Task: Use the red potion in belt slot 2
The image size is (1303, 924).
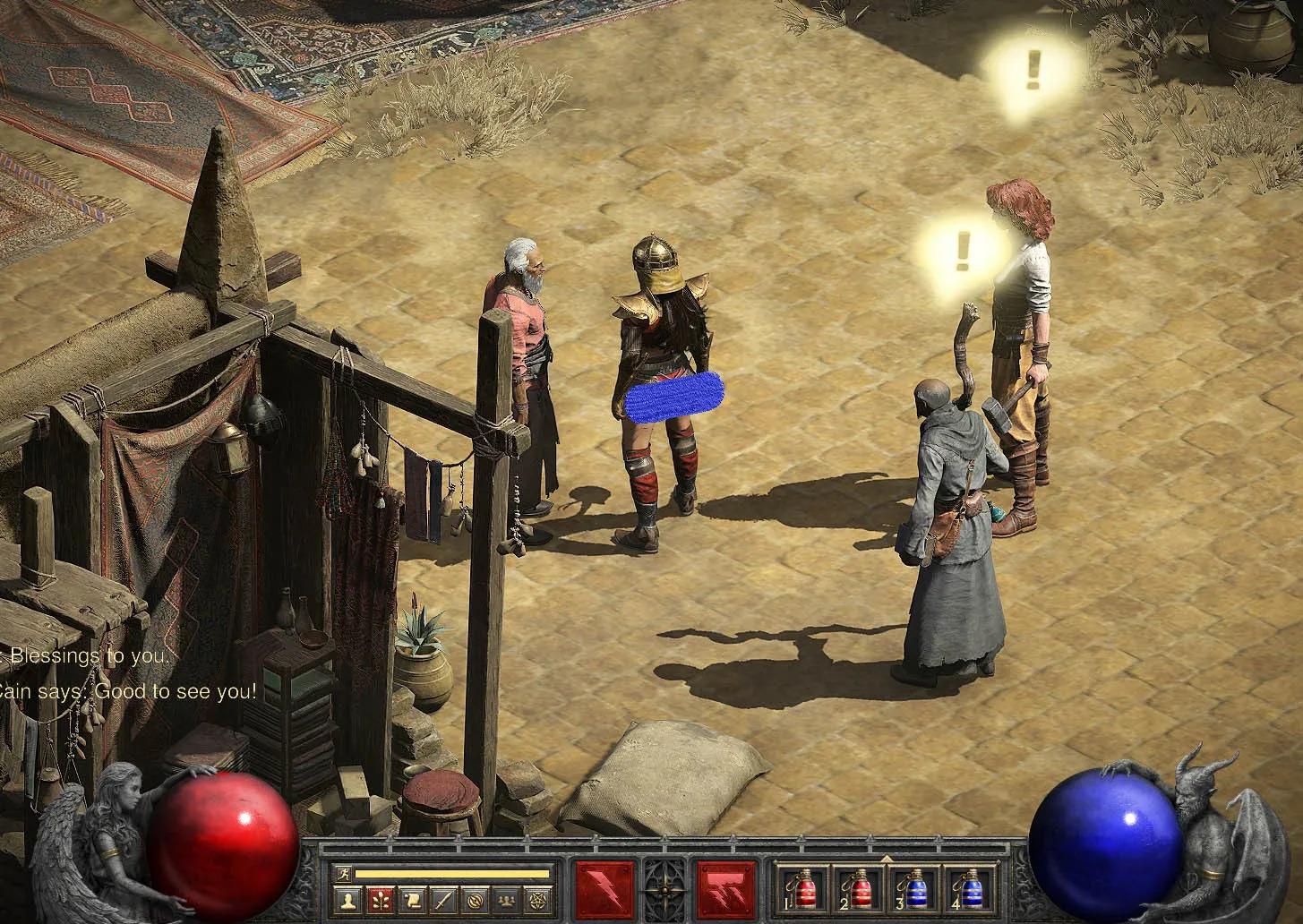Action: point(859,890)
